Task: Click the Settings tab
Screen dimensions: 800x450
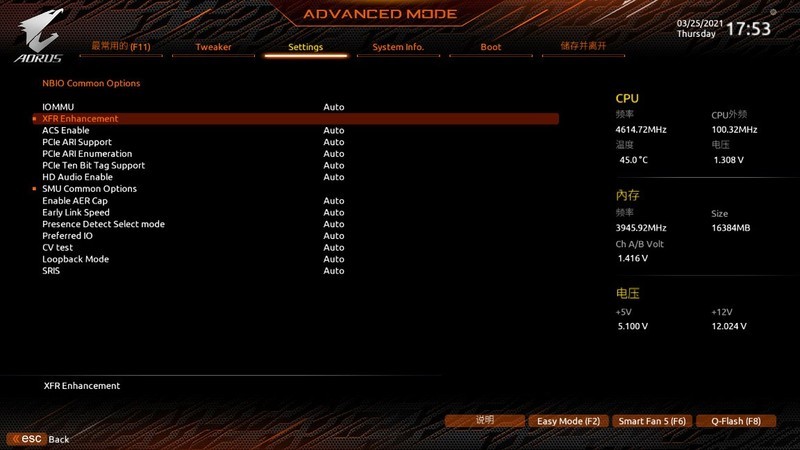Action: pyautogui.click(x=305, y=47)
